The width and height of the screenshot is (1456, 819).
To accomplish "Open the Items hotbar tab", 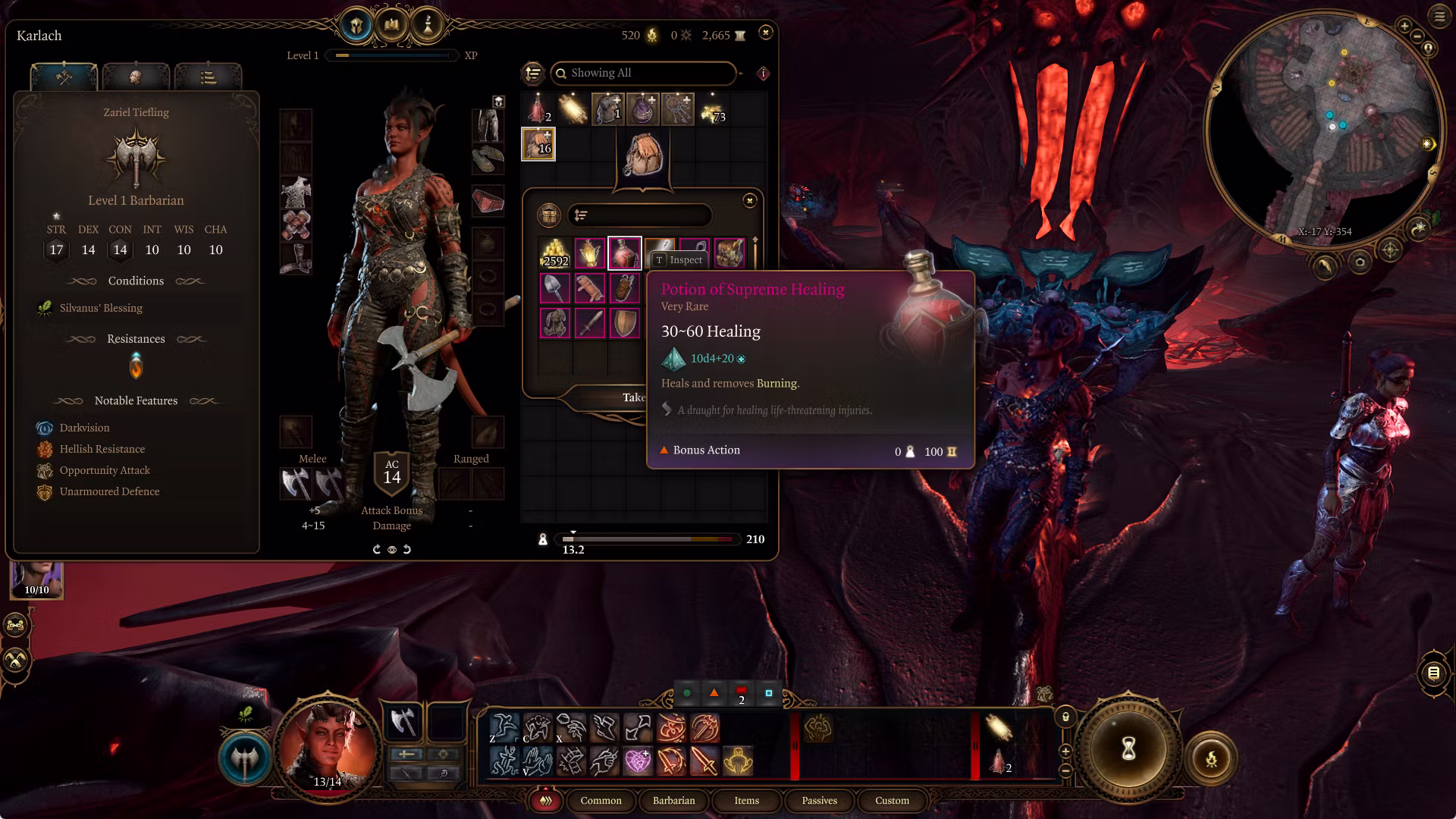I will coord(746,800).
